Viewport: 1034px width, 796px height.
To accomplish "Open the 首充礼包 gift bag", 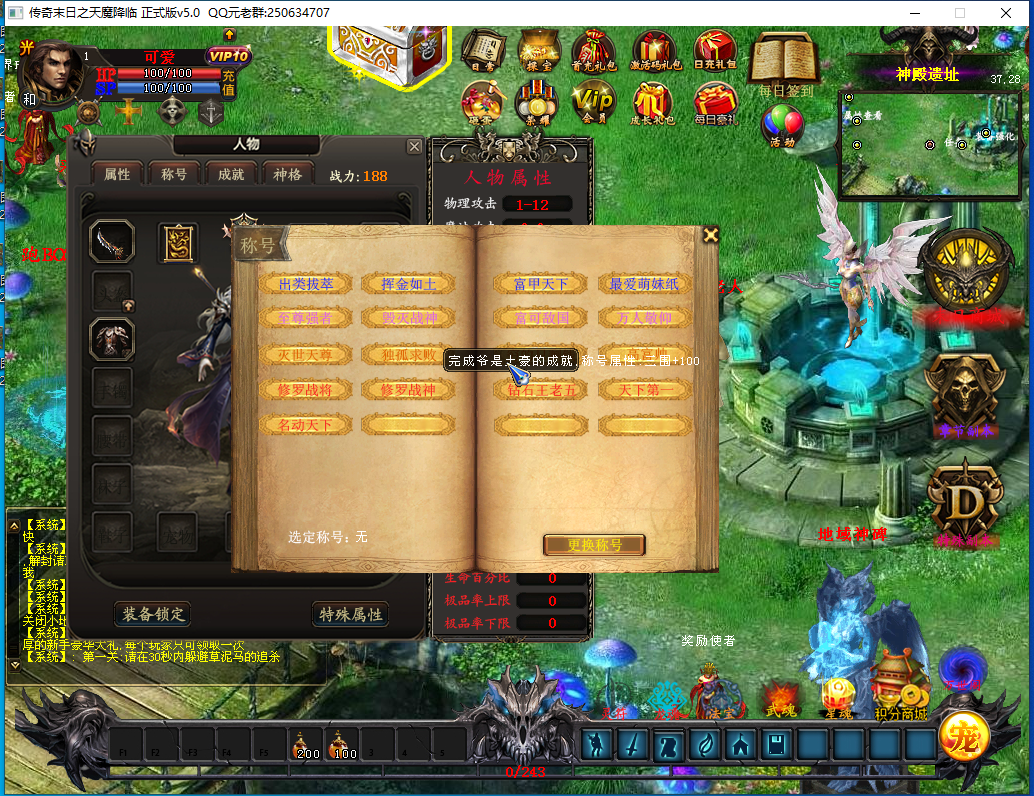I will (x=593, y=51).
